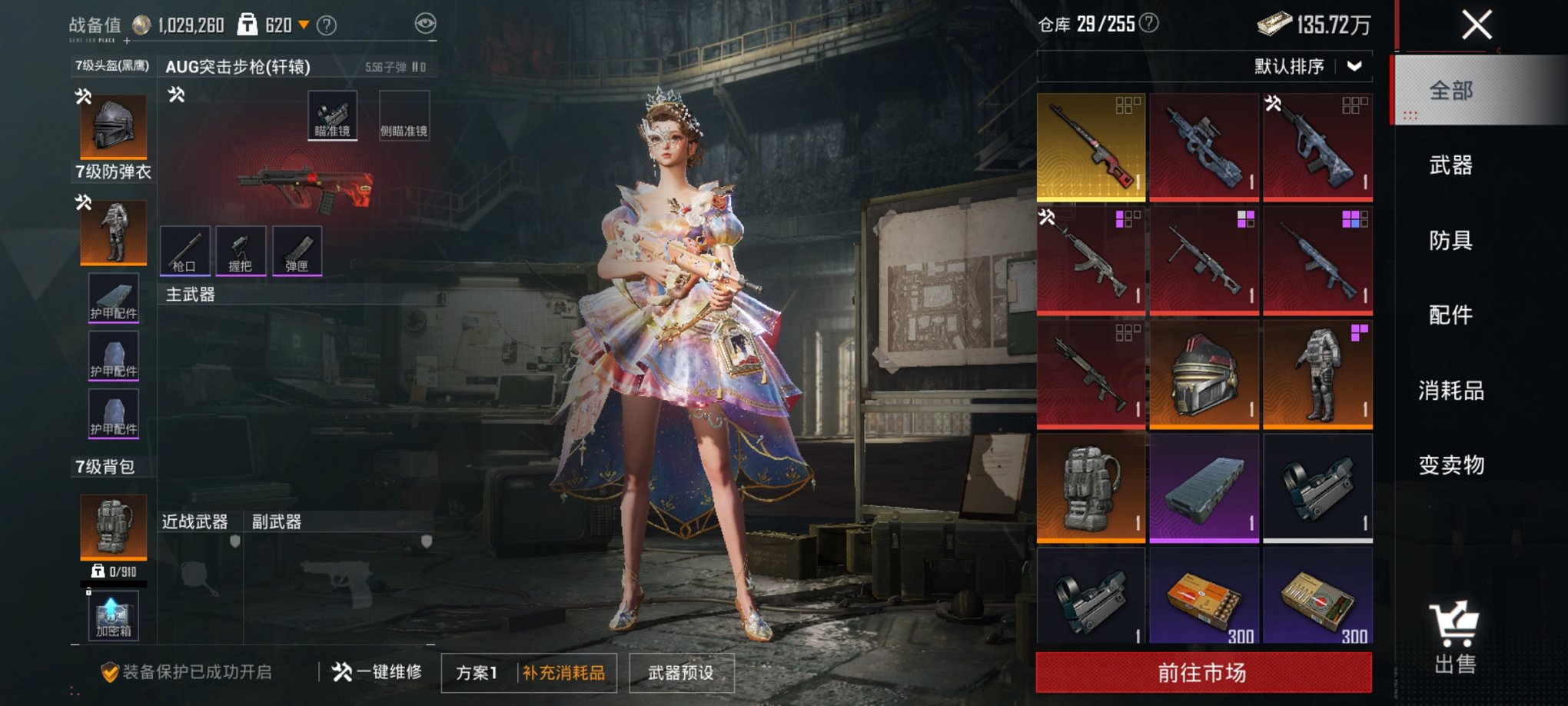Open the equipped 加密箱 secure box slot
Viewport: 1568px width, 706px height.
114,616
